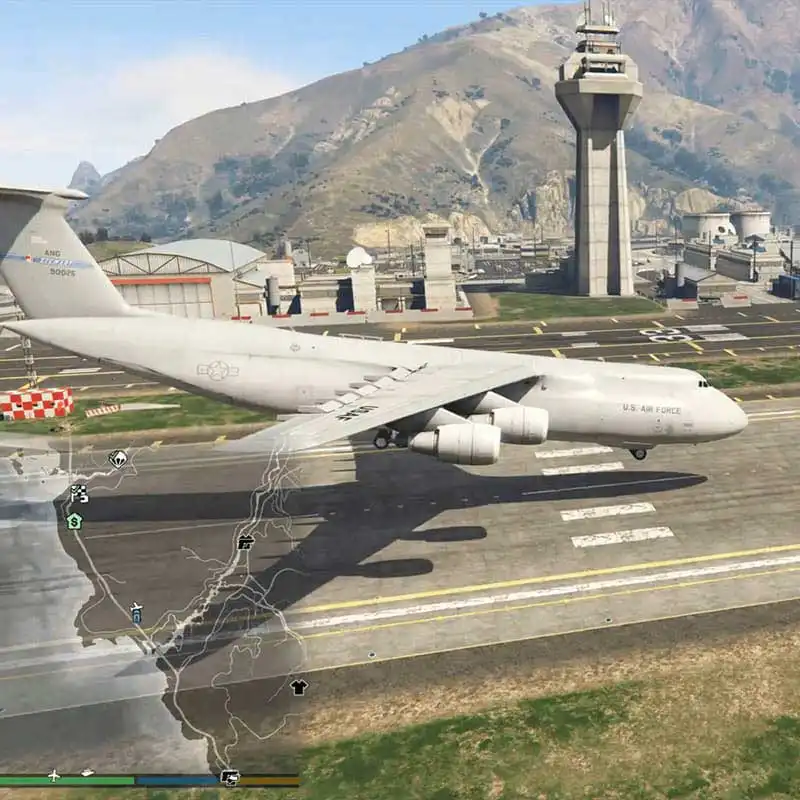Select the checkered race flag blip
800x800 pixels.
[78, 492]
